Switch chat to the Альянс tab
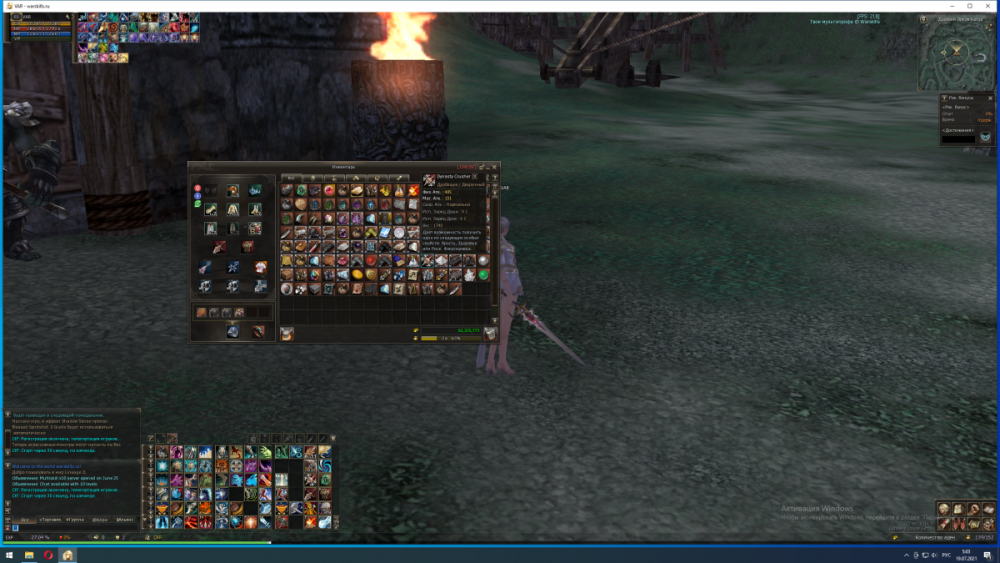The width and height of the screenshot is (1000, 563). pos(125,520)
